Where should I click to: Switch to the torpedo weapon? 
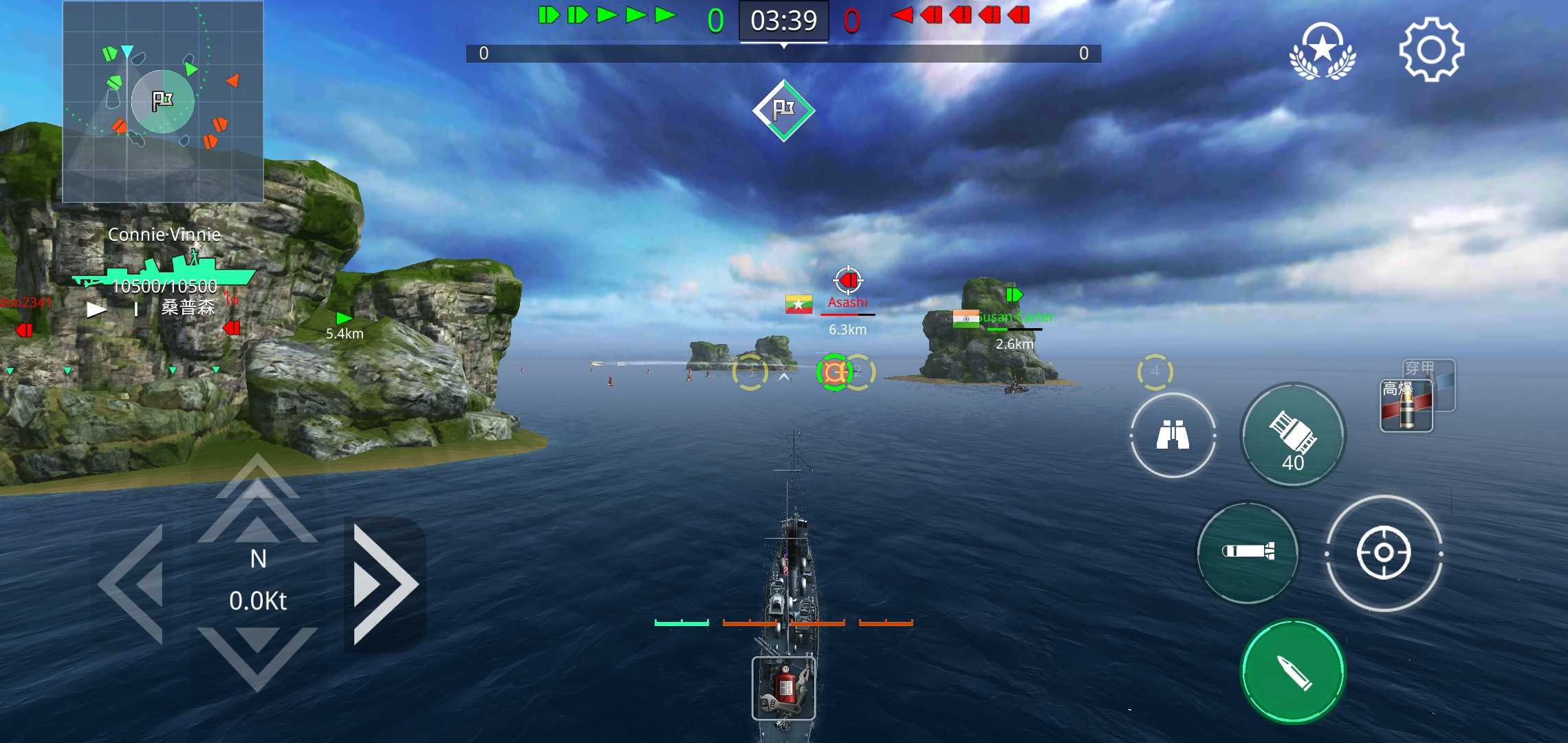(x=1248, y=552)
